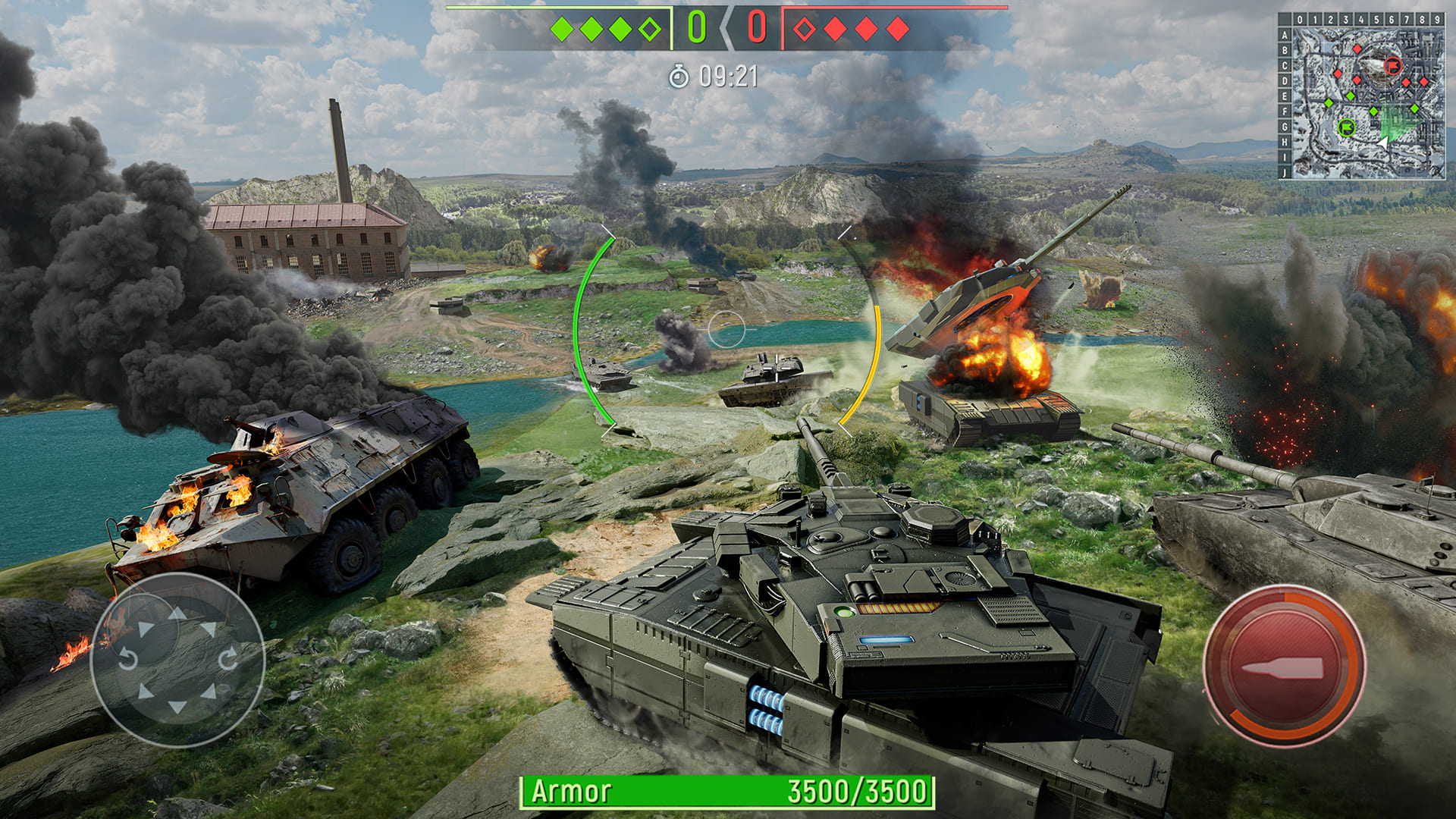Tap the hollow green diamond on allied roster
1456x819 pixels.
click(x=649, y=29)
